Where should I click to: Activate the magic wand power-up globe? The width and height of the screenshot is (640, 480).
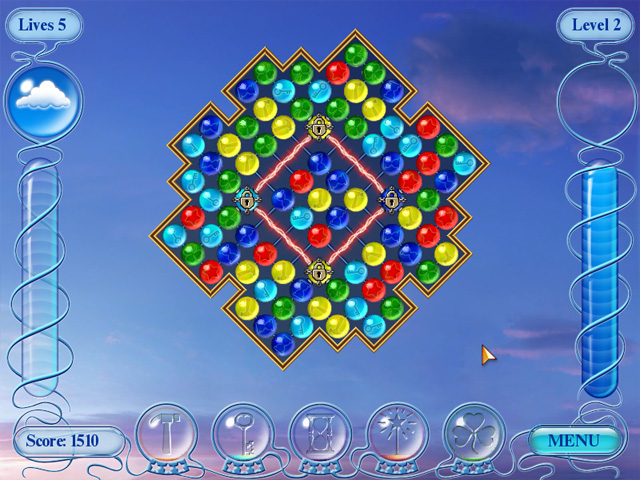397,434
